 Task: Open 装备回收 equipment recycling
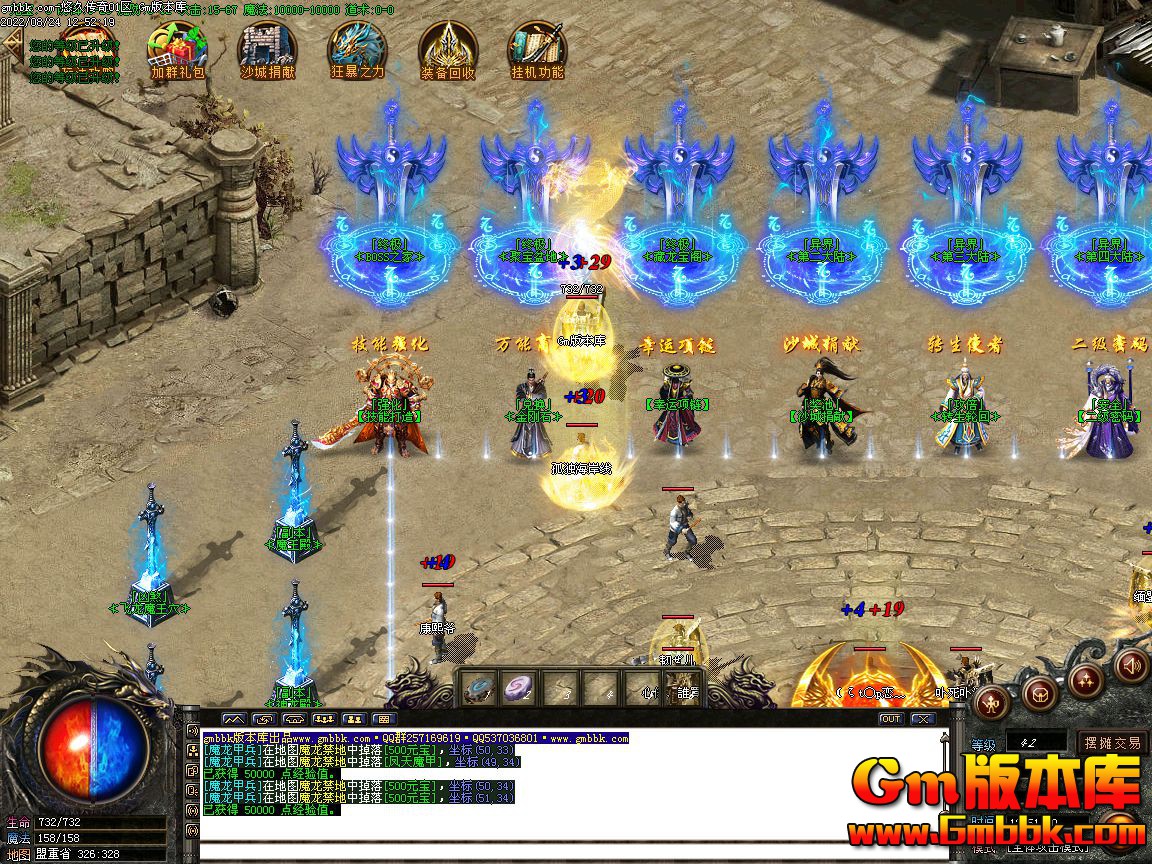click(447, 47)
